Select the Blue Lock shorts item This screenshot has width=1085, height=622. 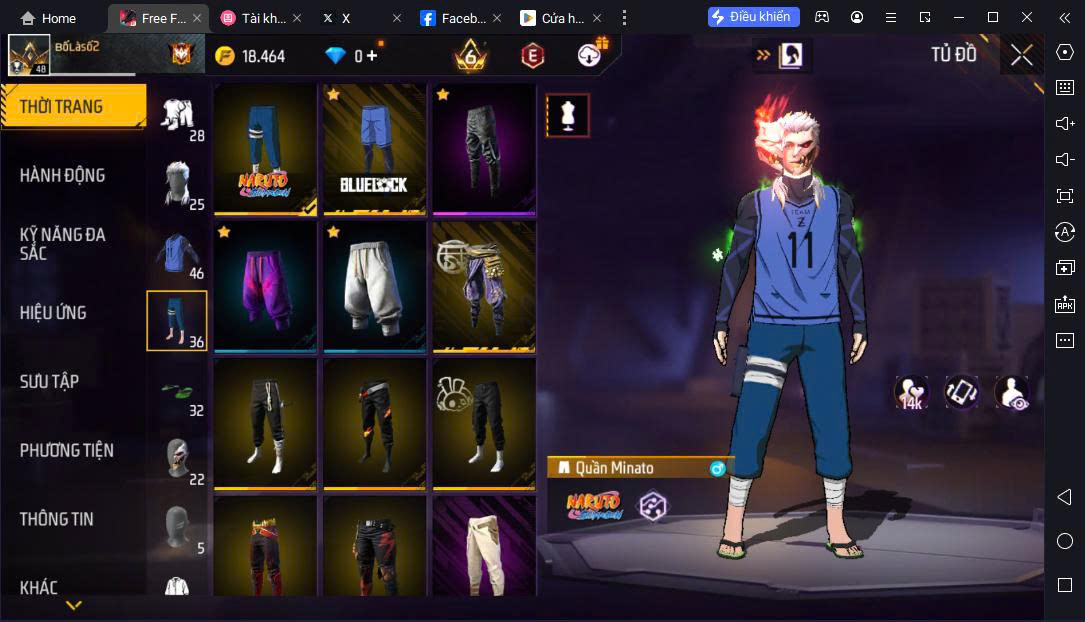pos(374,148)
